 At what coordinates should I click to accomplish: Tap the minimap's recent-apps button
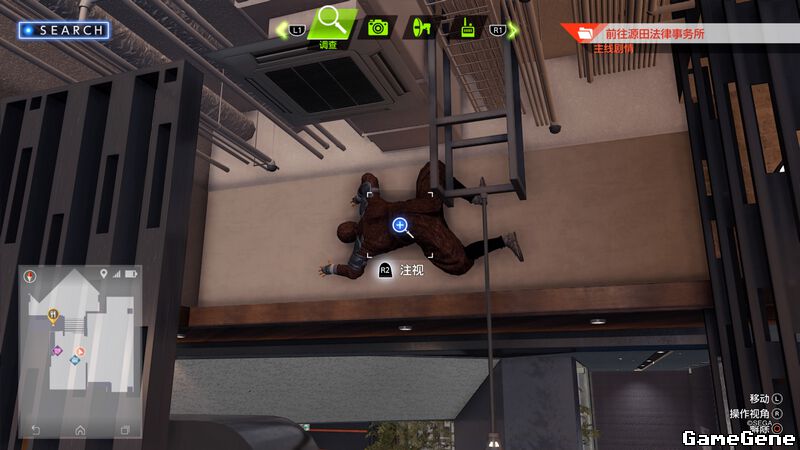[125, 430]
